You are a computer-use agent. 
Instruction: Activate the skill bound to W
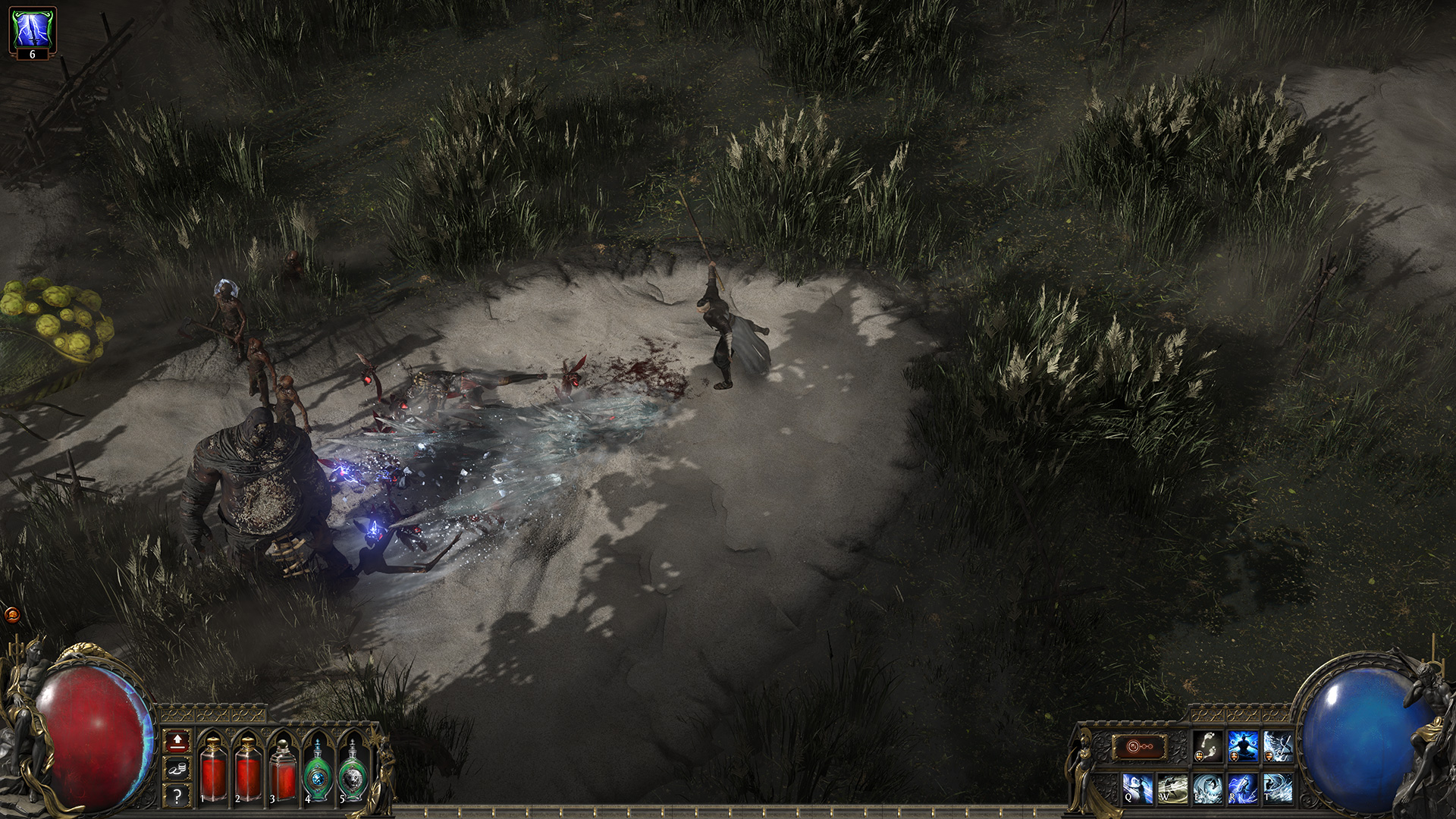(1172, 789)
